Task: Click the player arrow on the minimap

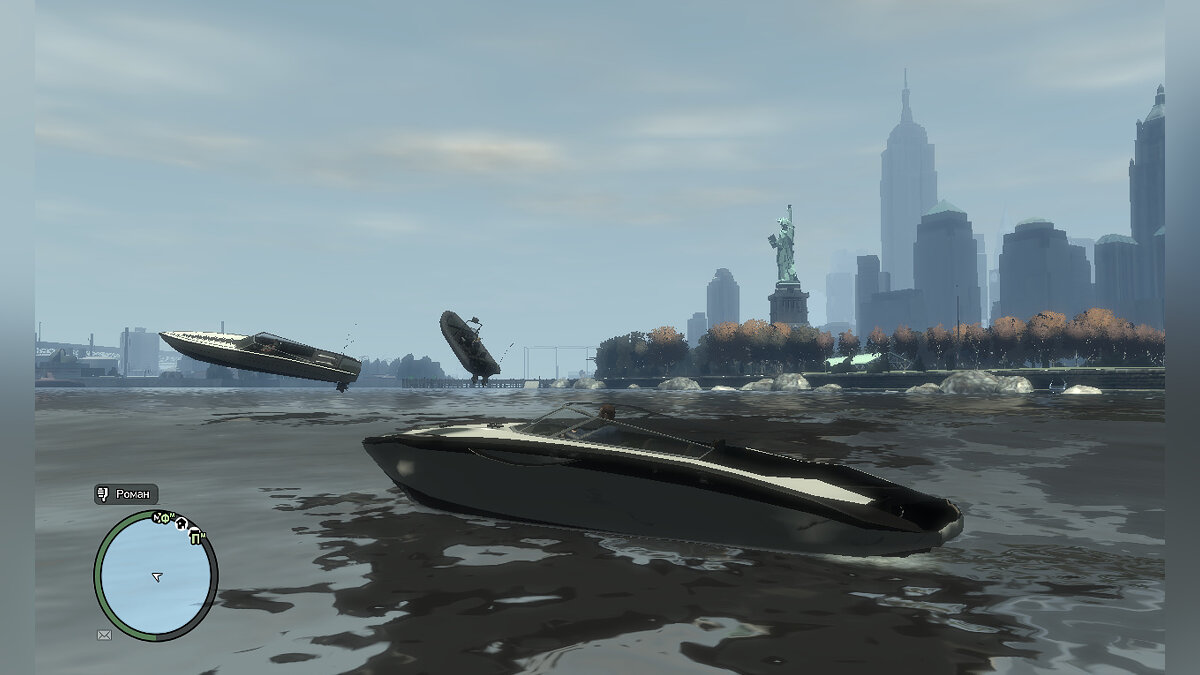Action: [156, 576]
